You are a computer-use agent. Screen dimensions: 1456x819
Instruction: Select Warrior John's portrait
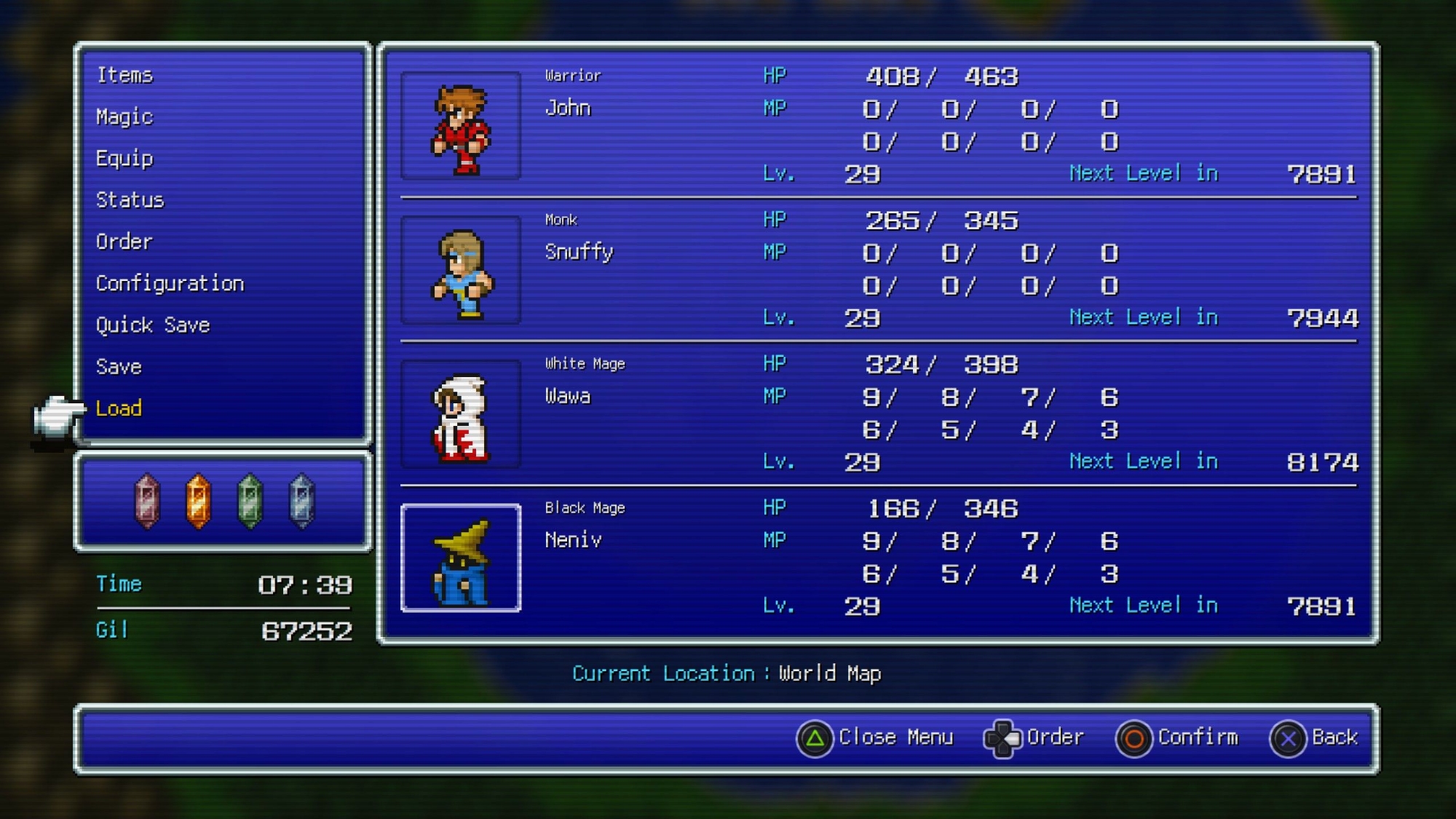click(x=461, y=126)
